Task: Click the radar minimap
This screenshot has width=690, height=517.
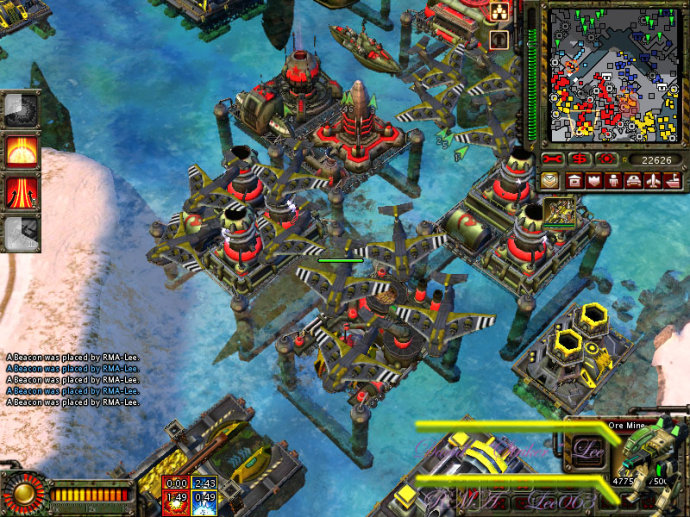Action: coord(612,73)
